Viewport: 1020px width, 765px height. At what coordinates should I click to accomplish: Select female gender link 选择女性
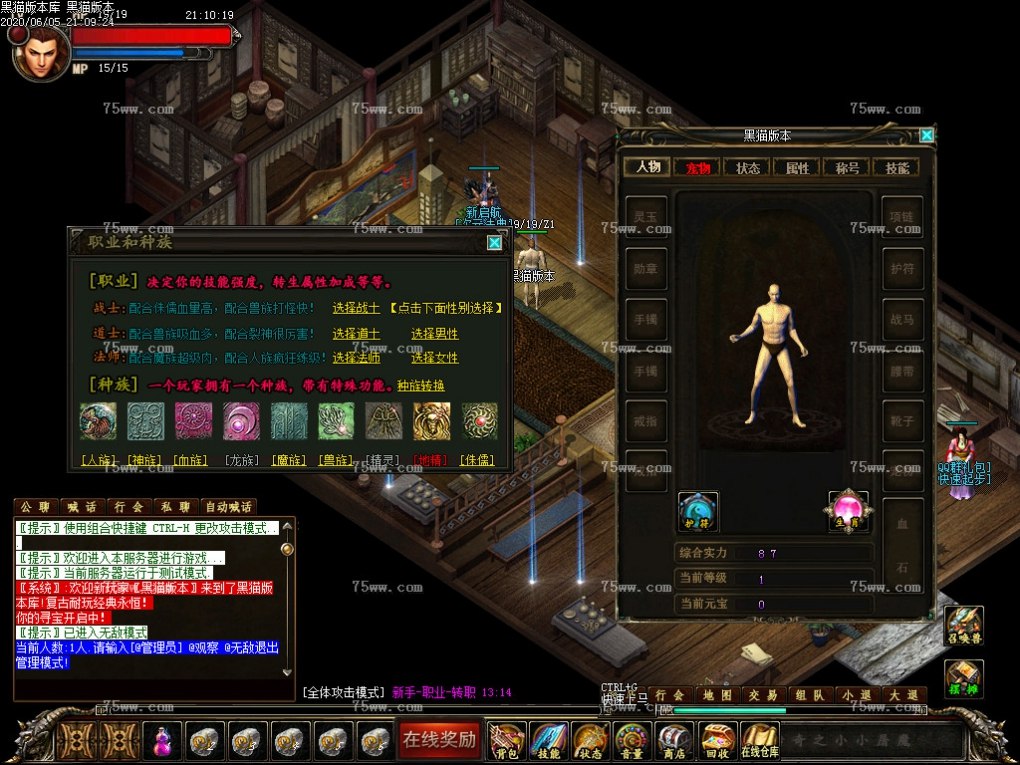[434, 357]
